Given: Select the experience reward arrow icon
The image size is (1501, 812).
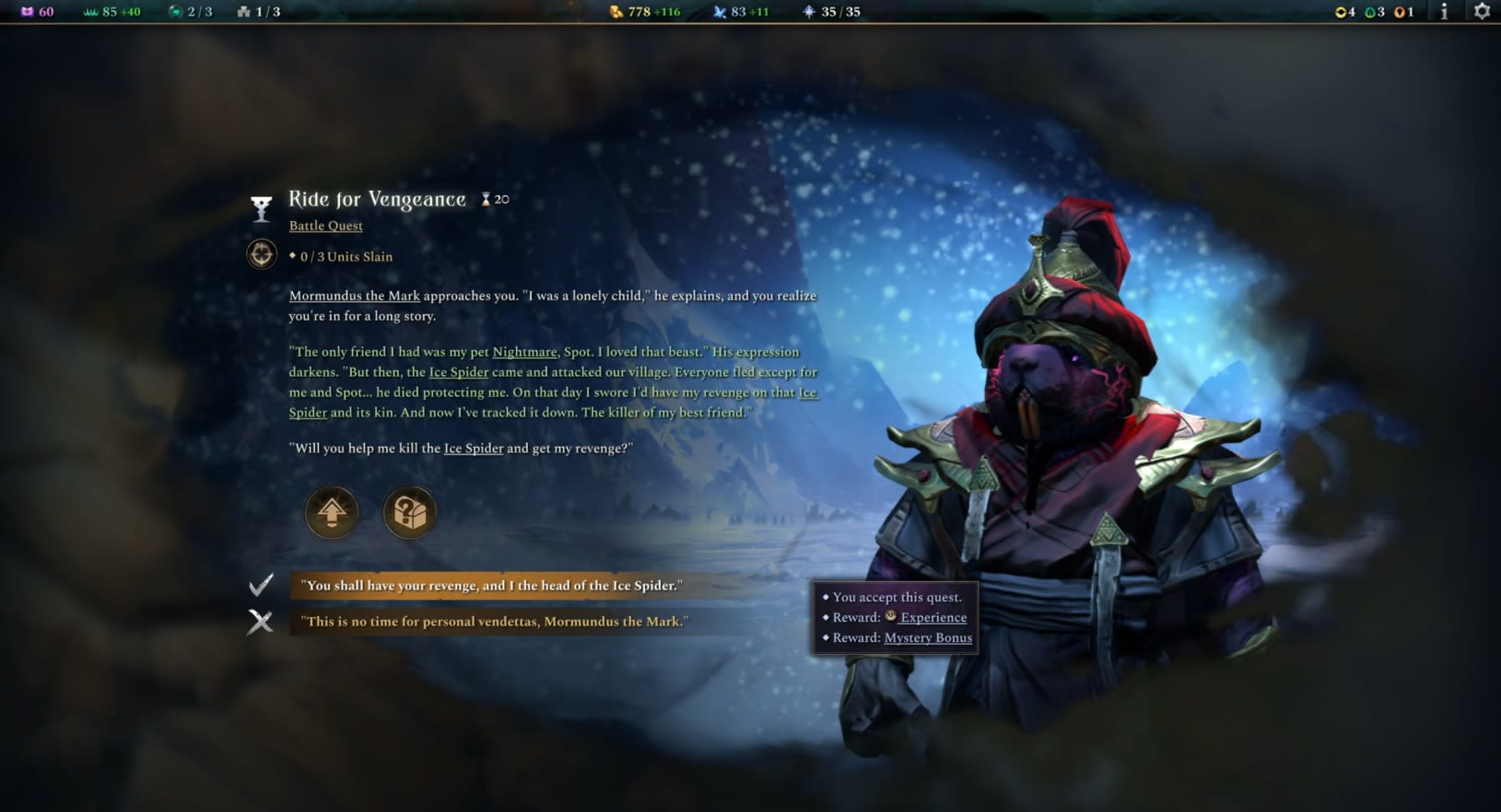Looking at the screenshot, I should [332, 512].
